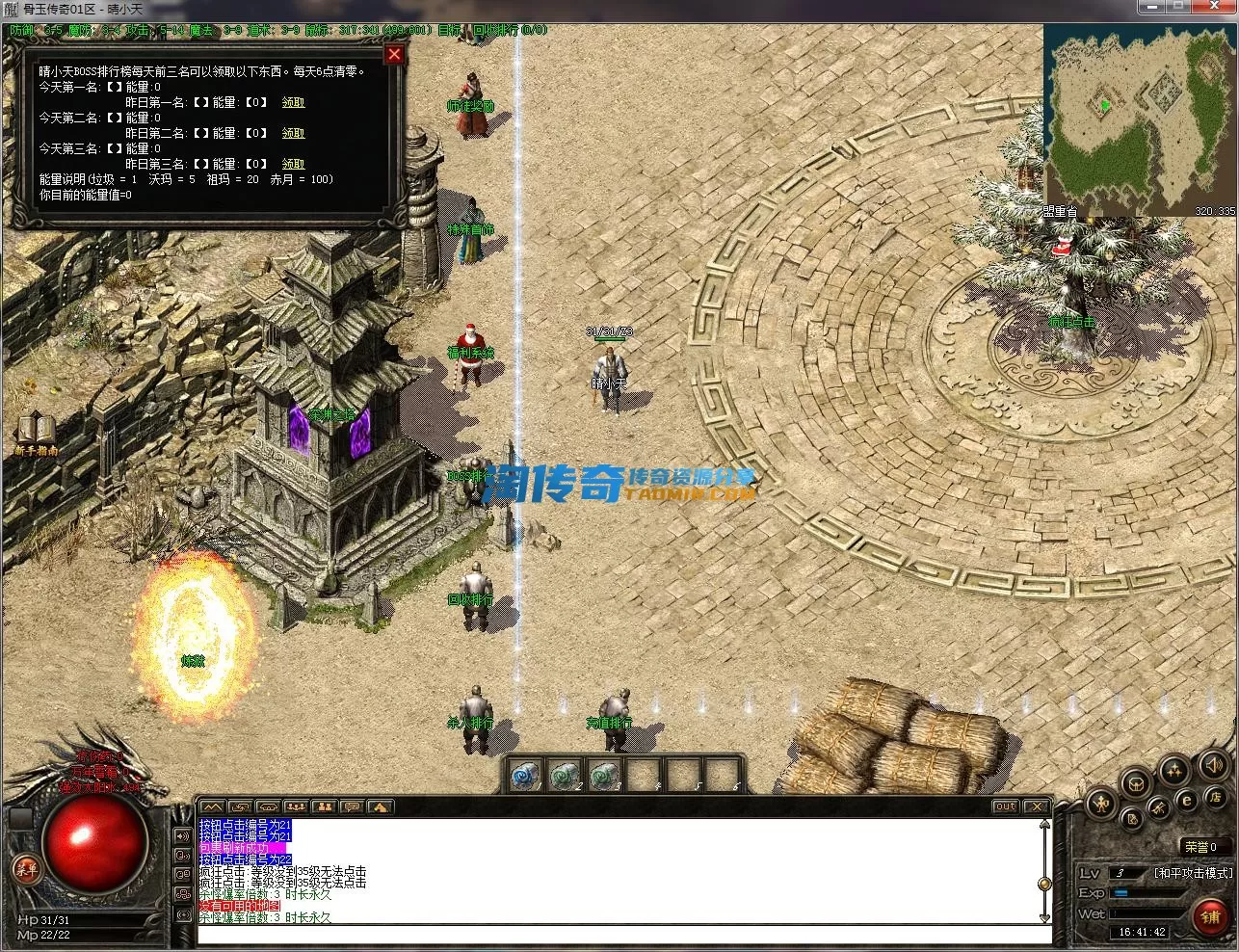Click the round 'e' button
Image resolution: width=1239 pixels, height=952 pixels.
coord(1187,800)
